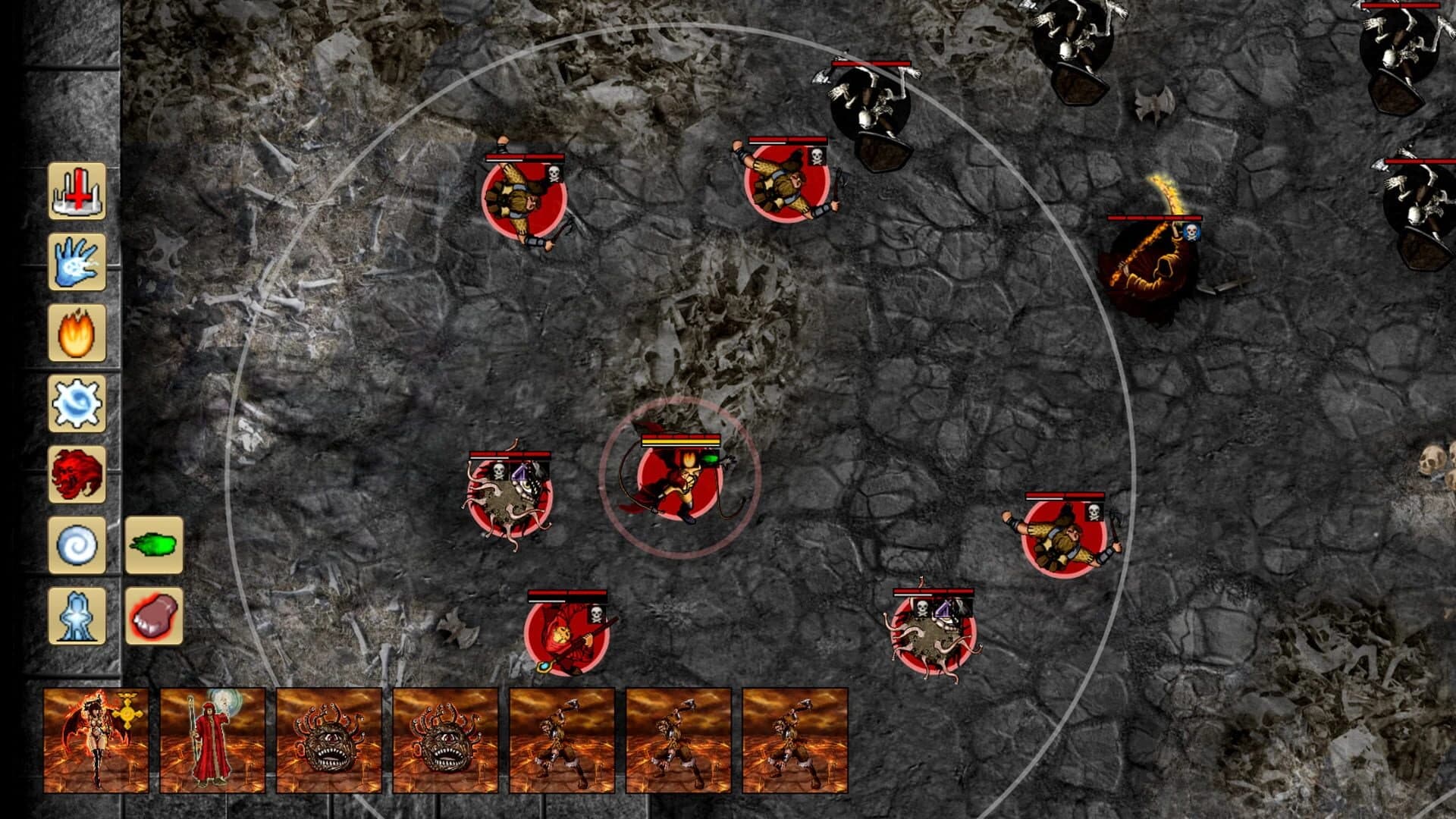Select the cross altar spell icon
This screenshot has height=819, width=1456.
pos(77,188)
